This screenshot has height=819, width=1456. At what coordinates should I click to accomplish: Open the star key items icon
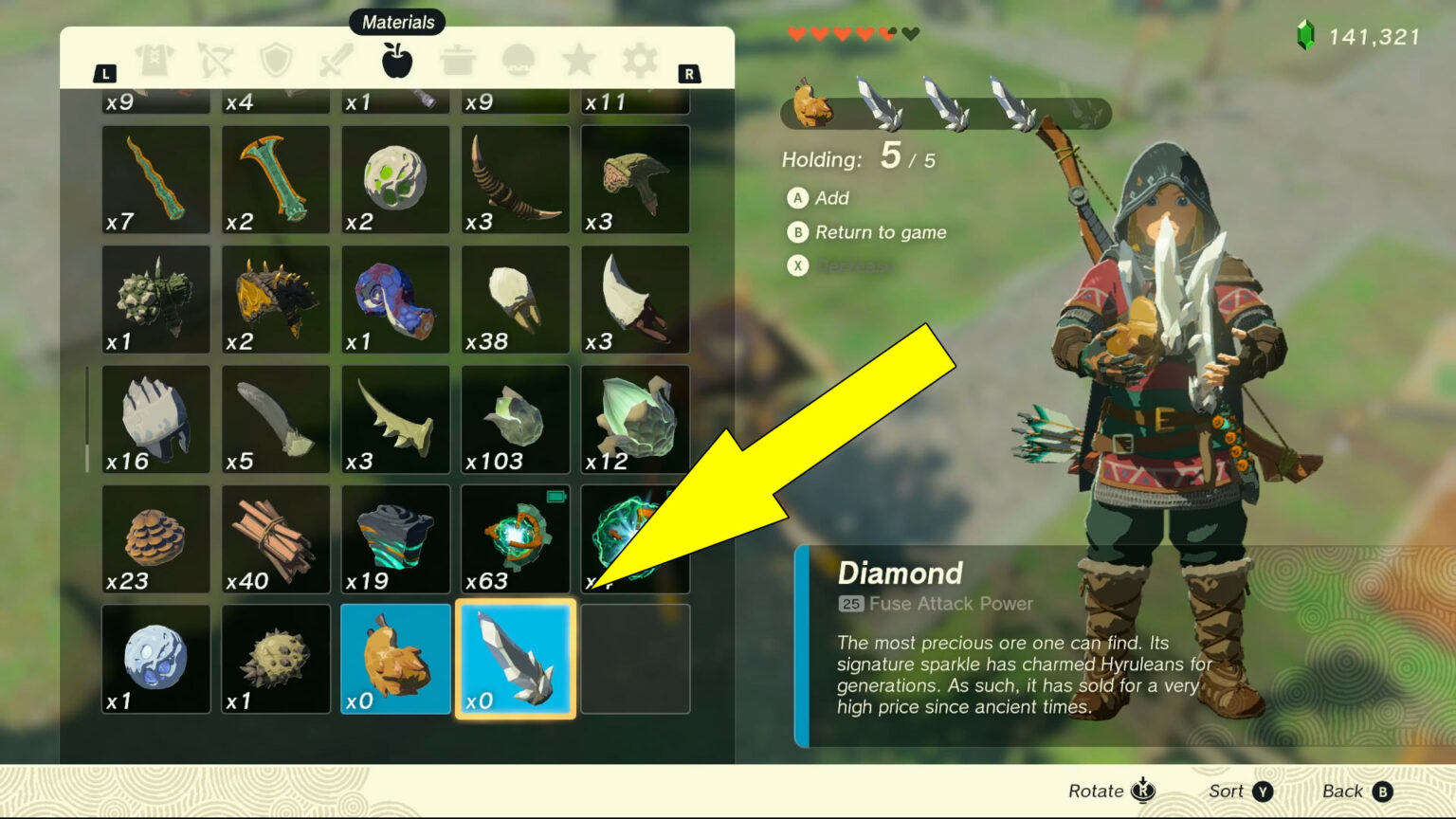tap(578, 59)
